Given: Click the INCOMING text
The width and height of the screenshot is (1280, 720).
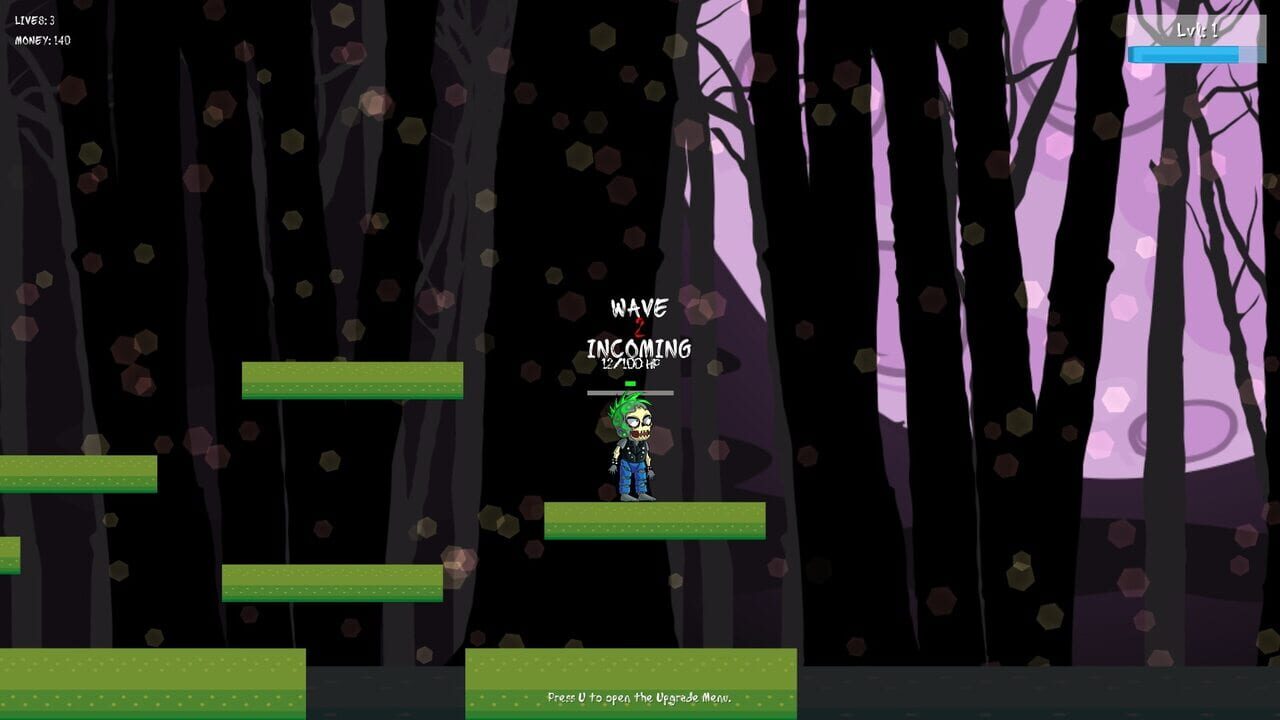Looking at the screenshot, I should click(639, 349).
